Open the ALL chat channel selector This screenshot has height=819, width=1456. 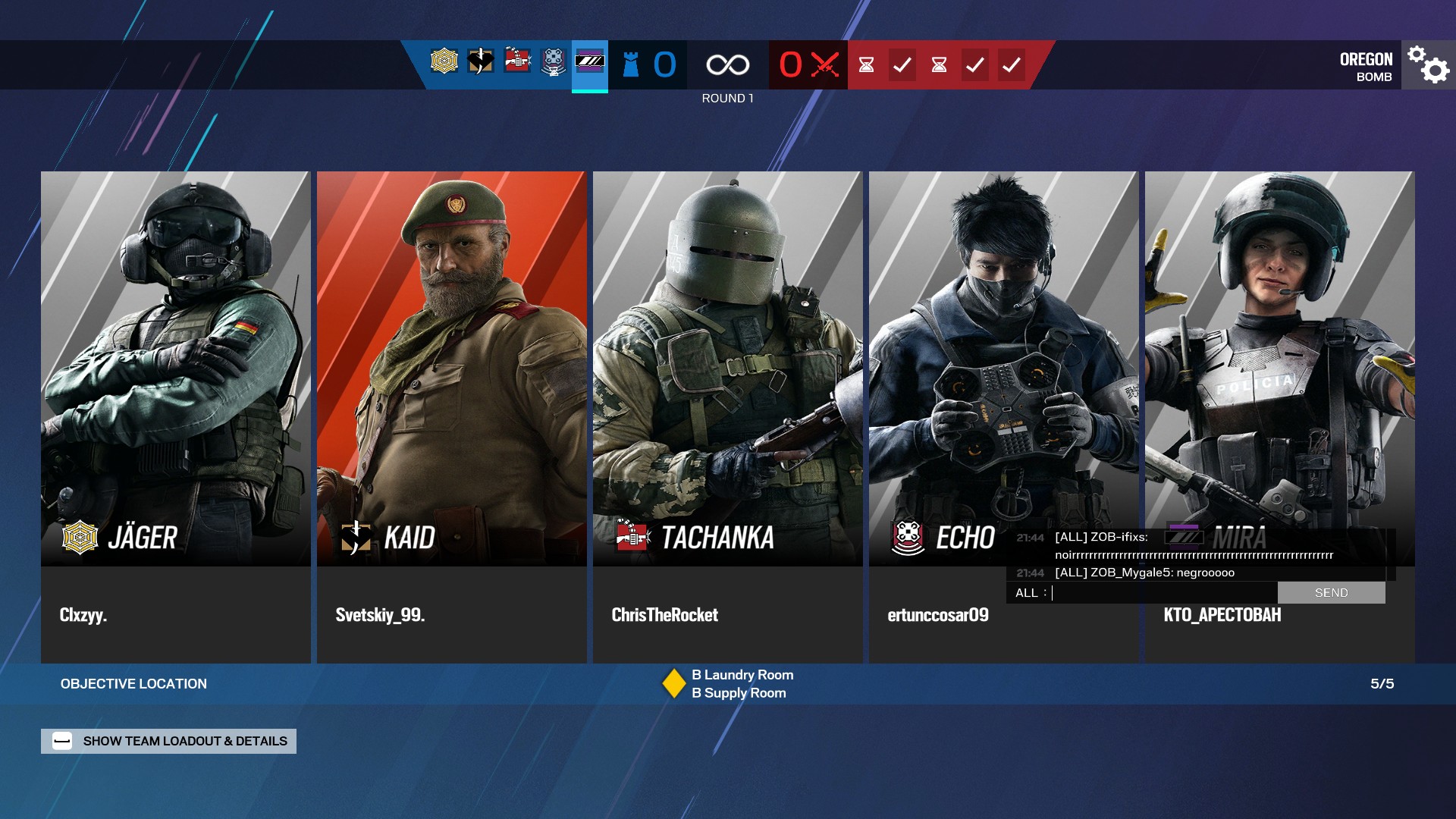point(1028,592)
